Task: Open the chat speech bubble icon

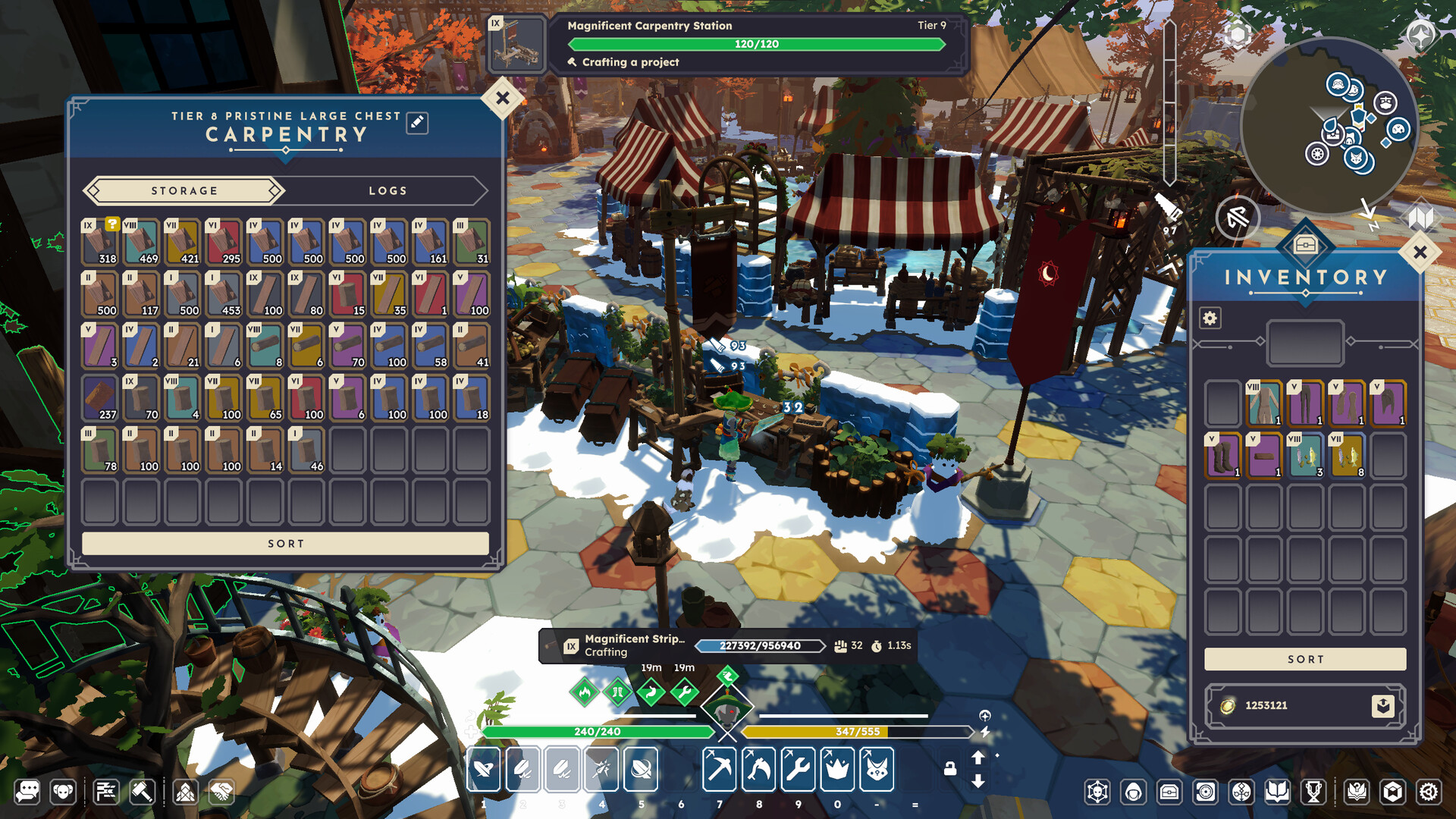Action: pyautogui.click(x=28, y=793)
